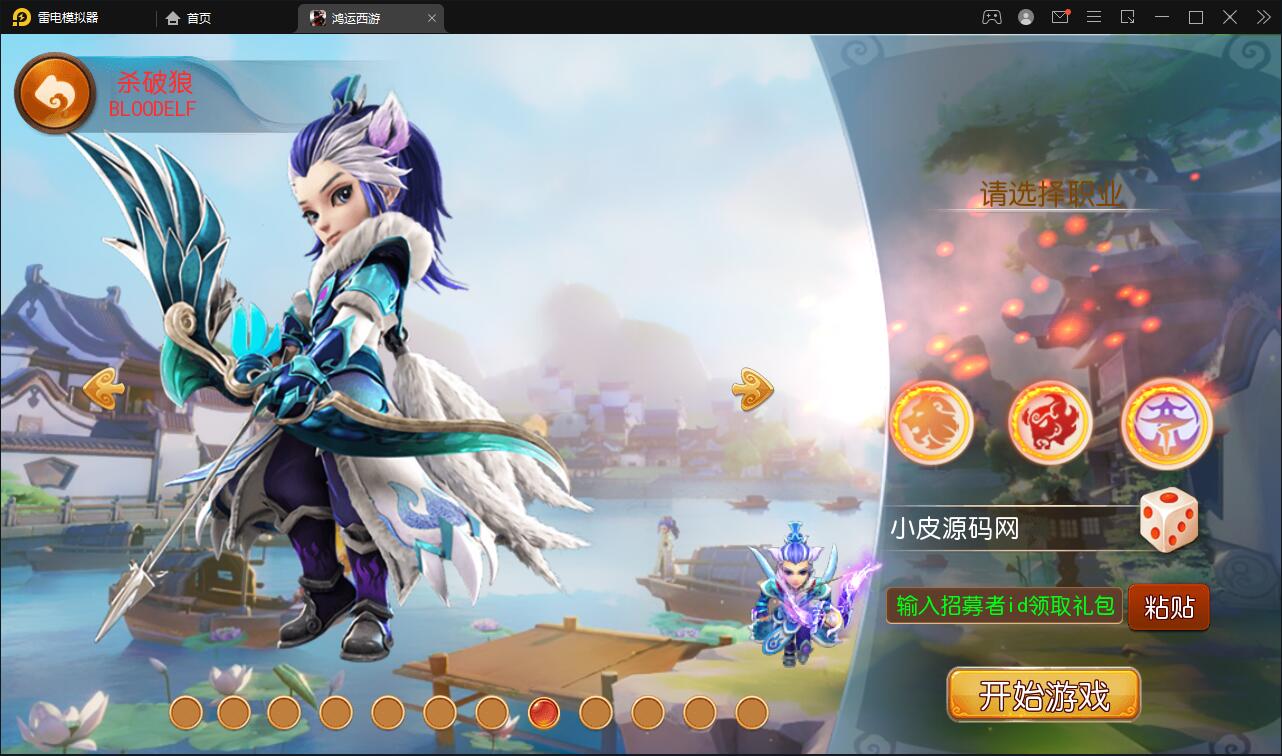Select the orange lion class emblem
The width and height of the screenshot is (1282, 756).
point(932,423)
